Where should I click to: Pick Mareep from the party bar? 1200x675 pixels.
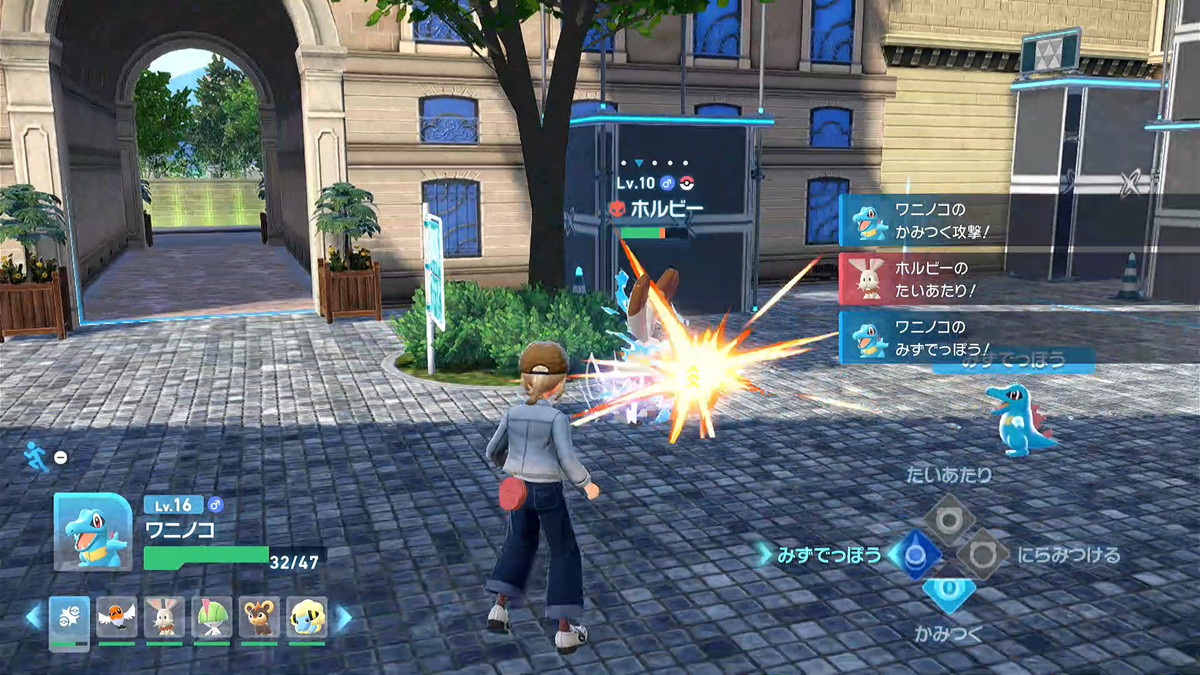(307, 617)
